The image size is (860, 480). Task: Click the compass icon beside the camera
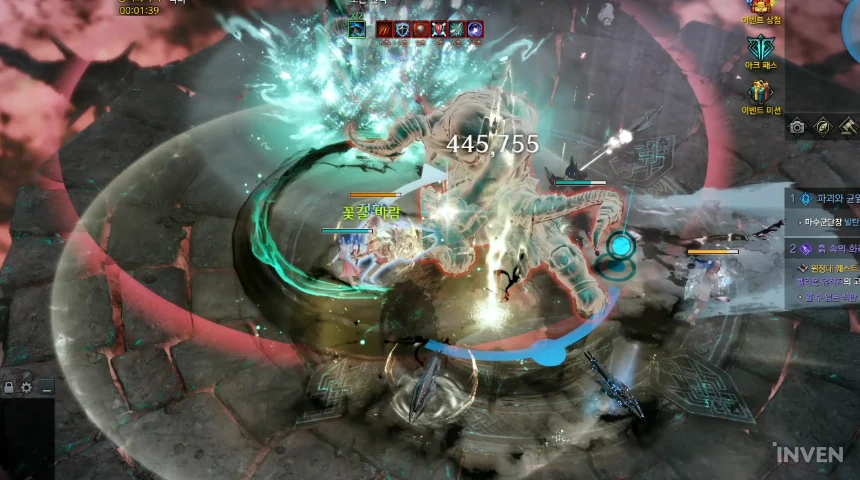(822, 126)
